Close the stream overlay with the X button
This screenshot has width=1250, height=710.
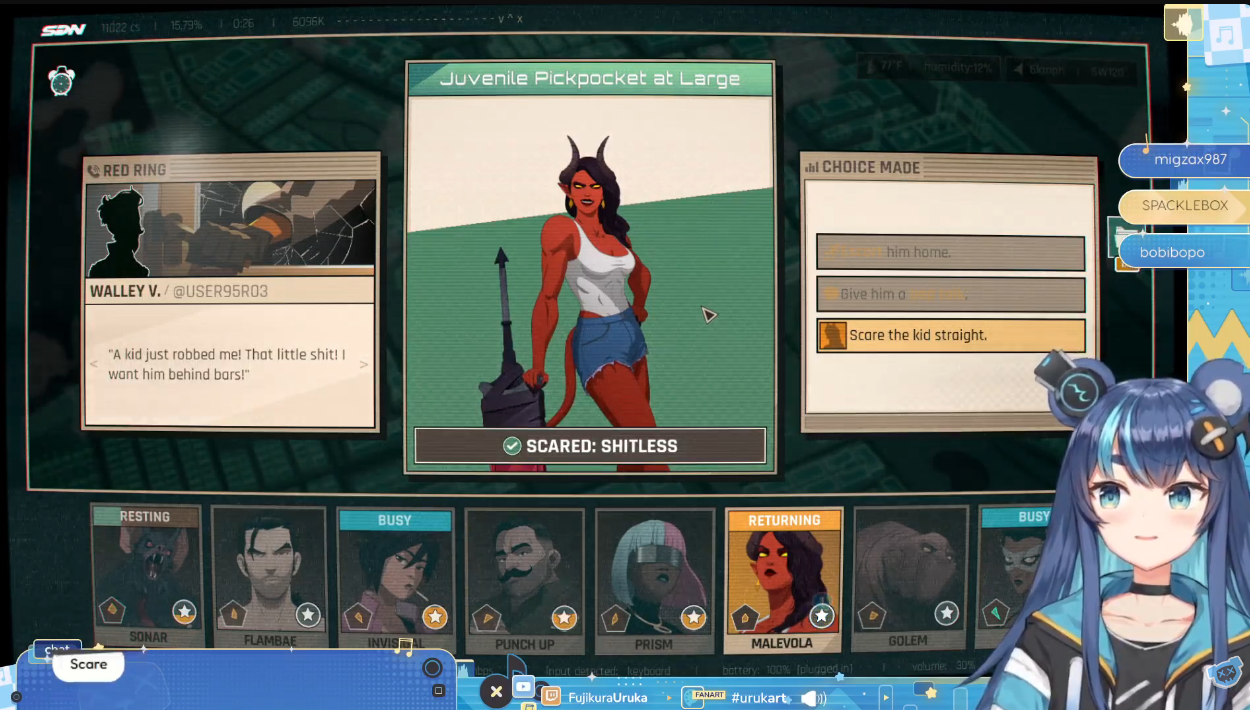pyautogui.click(x=496, y=691)
